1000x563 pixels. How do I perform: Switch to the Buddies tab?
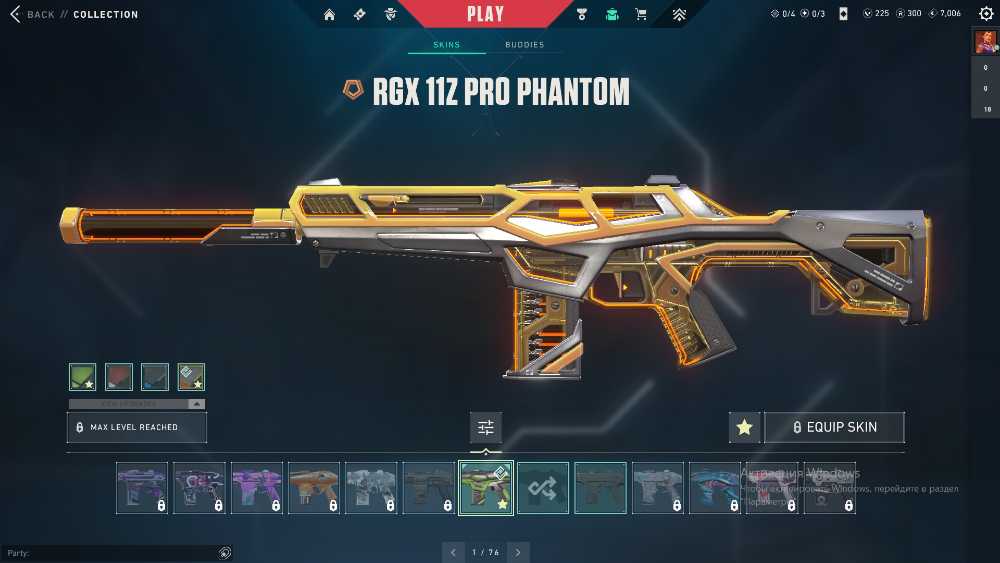click(524, 45)
